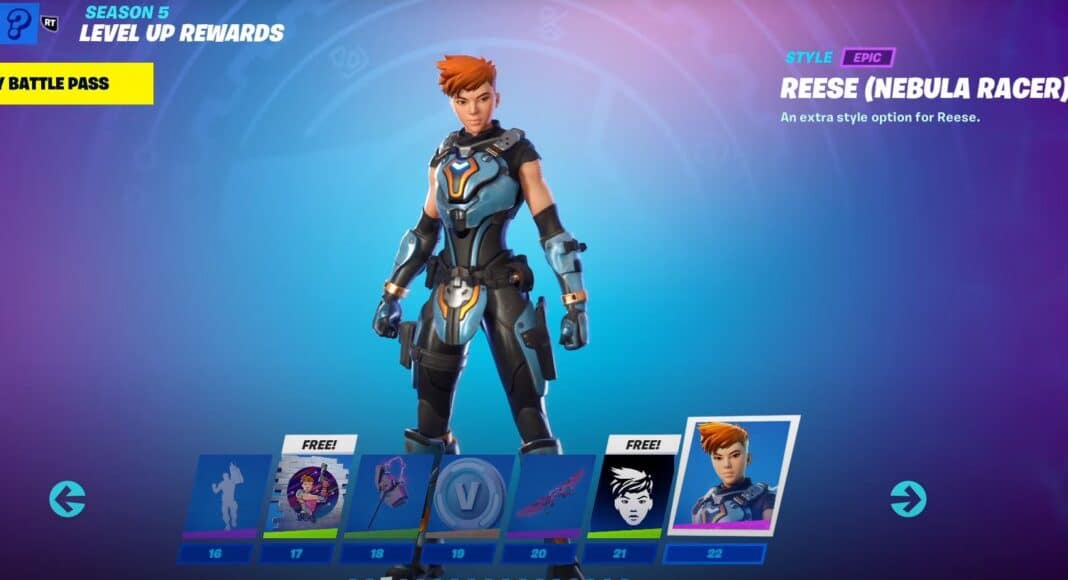Show next rewards with the right arrow
This screenshot has width=1068, height=580.
[x=908, y=499]
